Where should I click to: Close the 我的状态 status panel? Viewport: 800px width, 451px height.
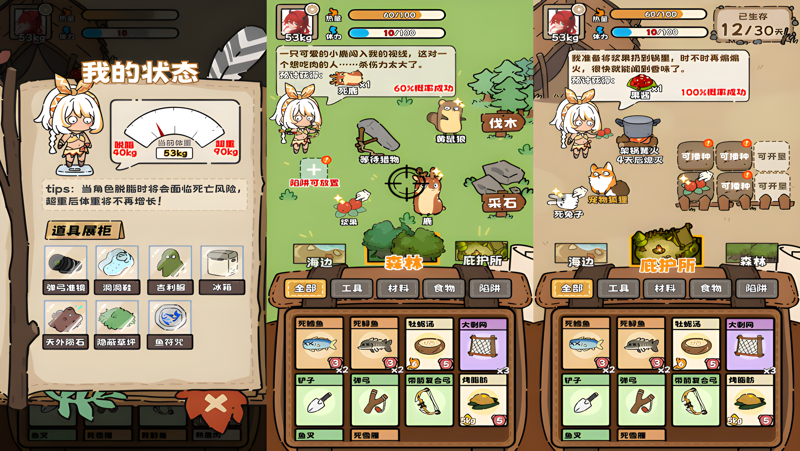(x=214, y=406)
